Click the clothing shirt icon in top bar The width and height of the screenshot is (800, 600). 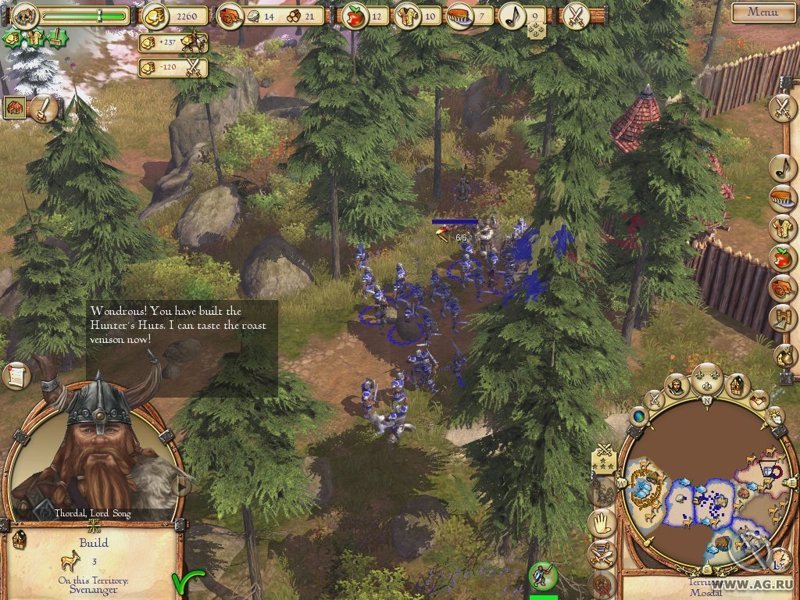click(x=407, y=15)
